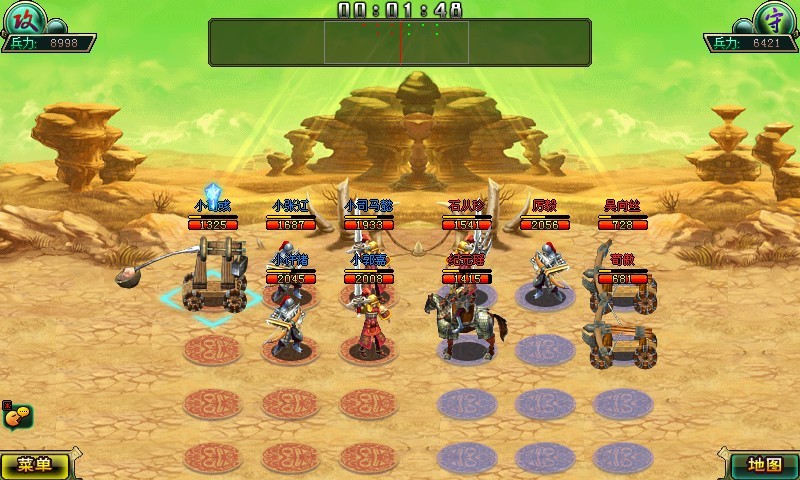Screen dimensions: 800x480
Task: Open the 地图 map button
Action: pyautogui.click(x=763, y=465)
